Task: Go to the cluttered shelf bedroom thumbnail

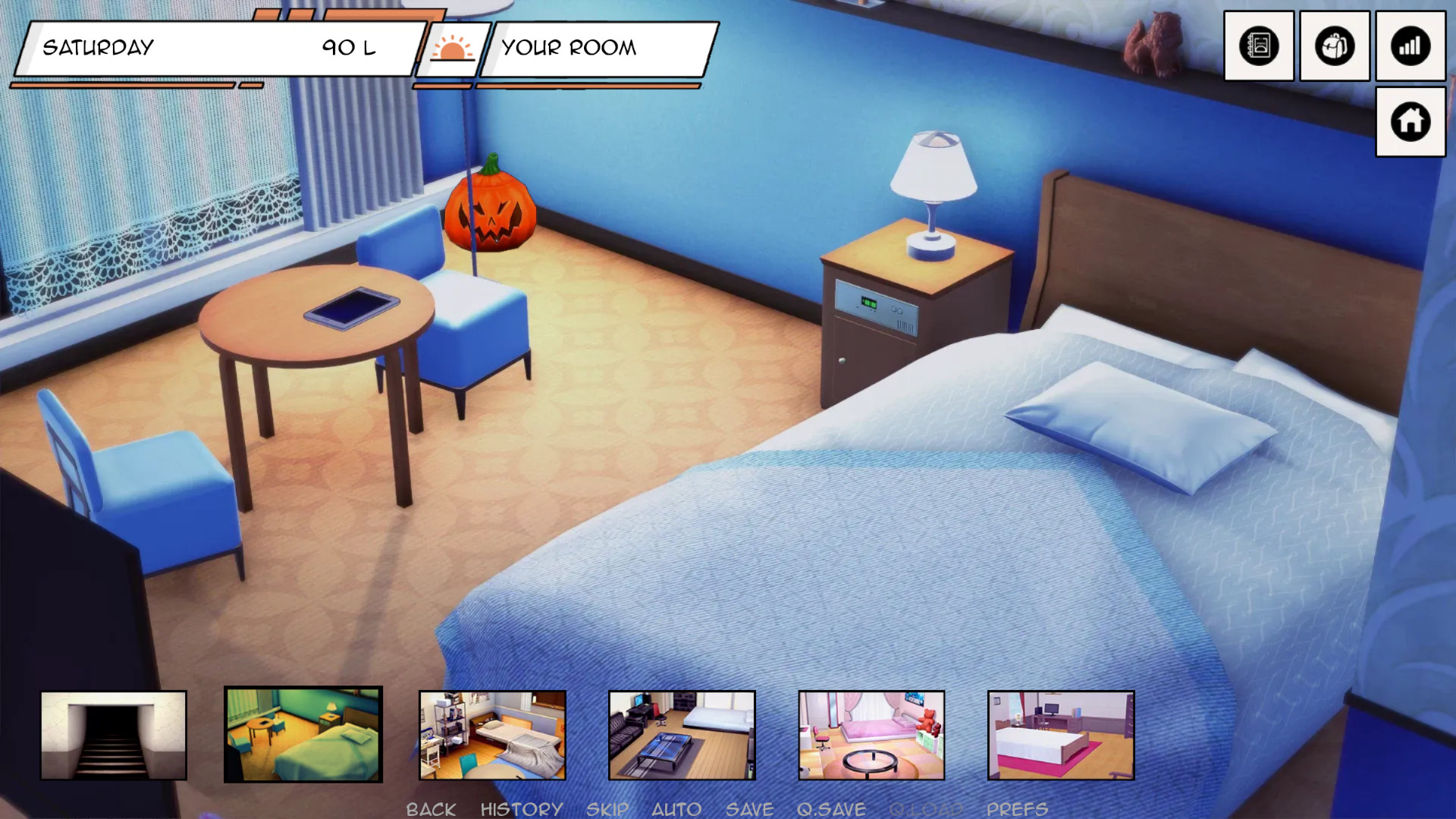Action: click(x=493, y=735)
